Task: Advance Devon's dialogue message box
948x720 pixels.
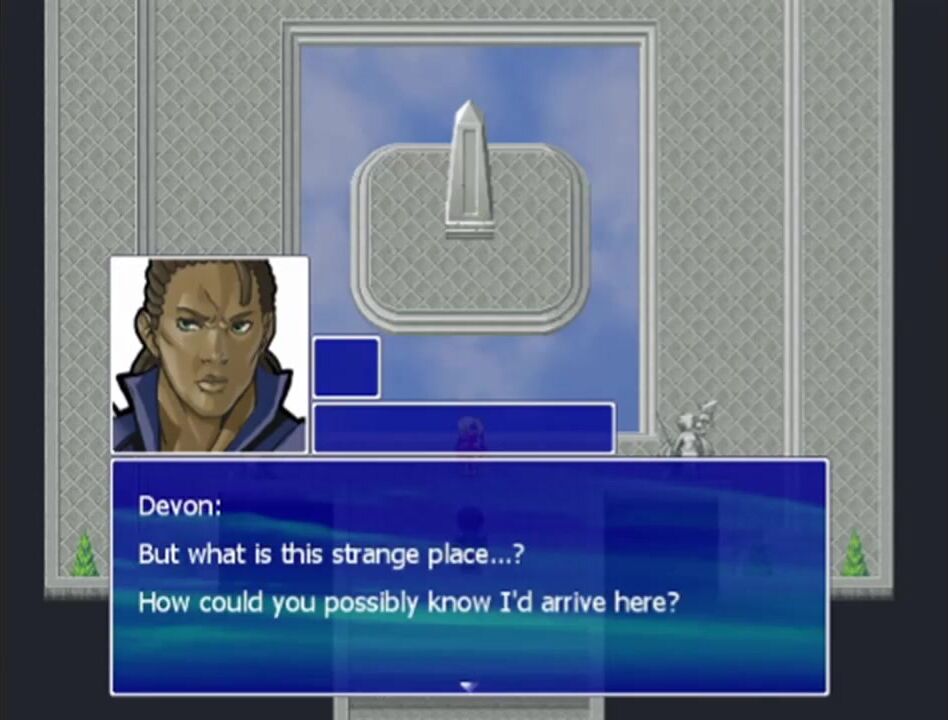Action: [468, 576]
